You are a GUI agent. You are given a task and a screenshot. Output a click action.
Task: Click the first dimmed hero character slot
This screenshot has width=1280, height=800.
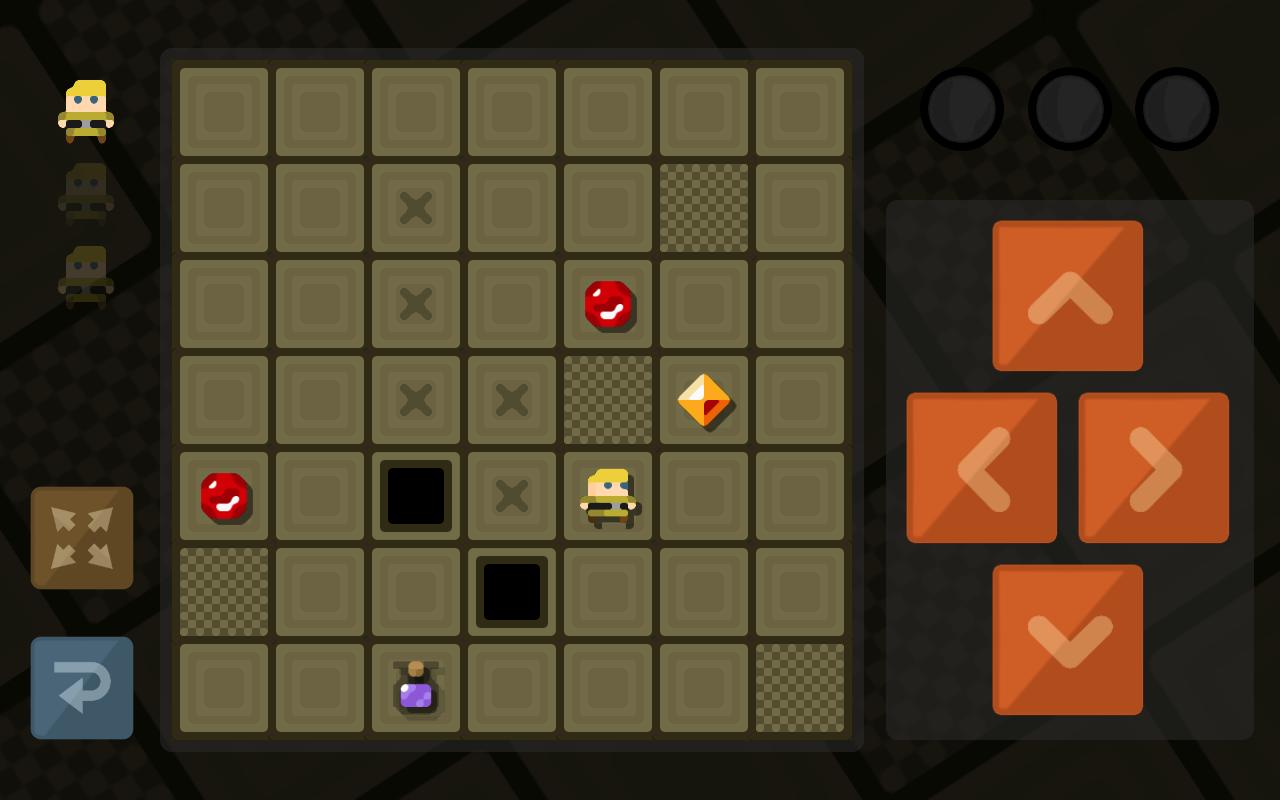(84, 192)
